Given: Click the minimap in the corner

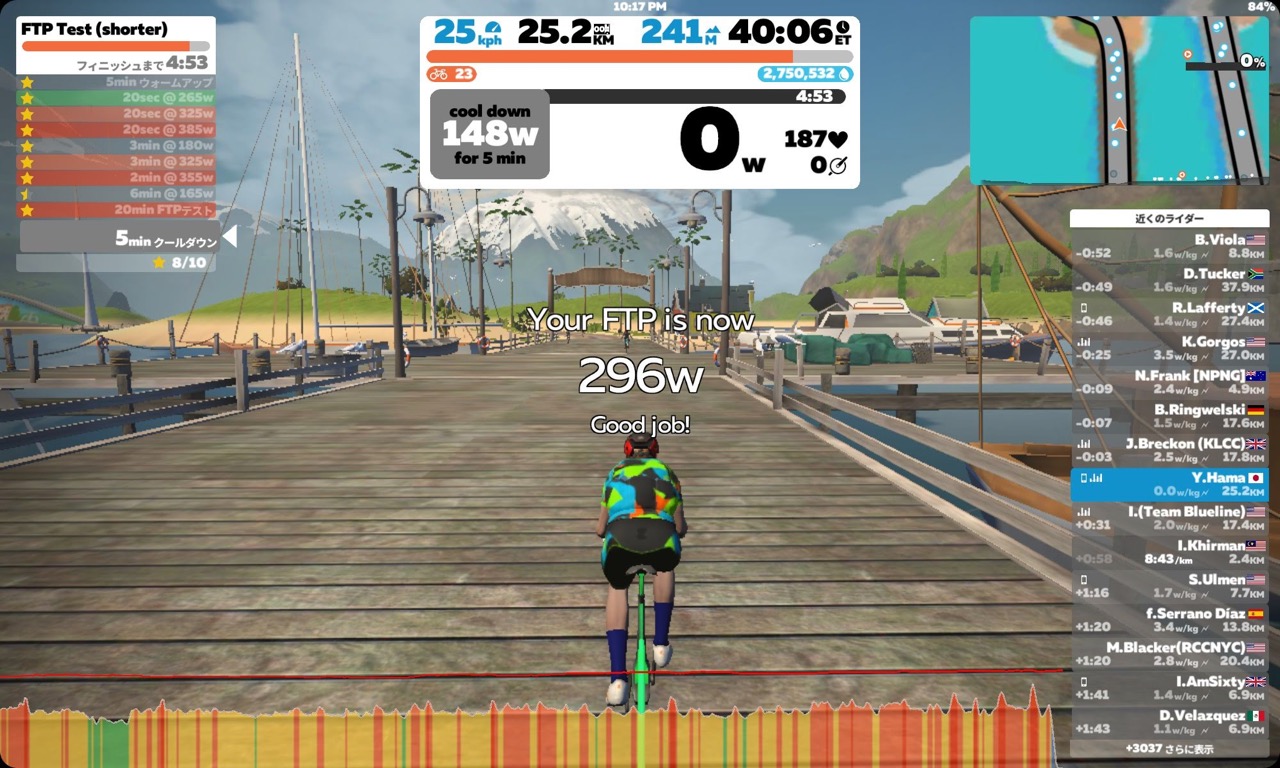Looking at the screenshot, I should (x=1118, y=100).
